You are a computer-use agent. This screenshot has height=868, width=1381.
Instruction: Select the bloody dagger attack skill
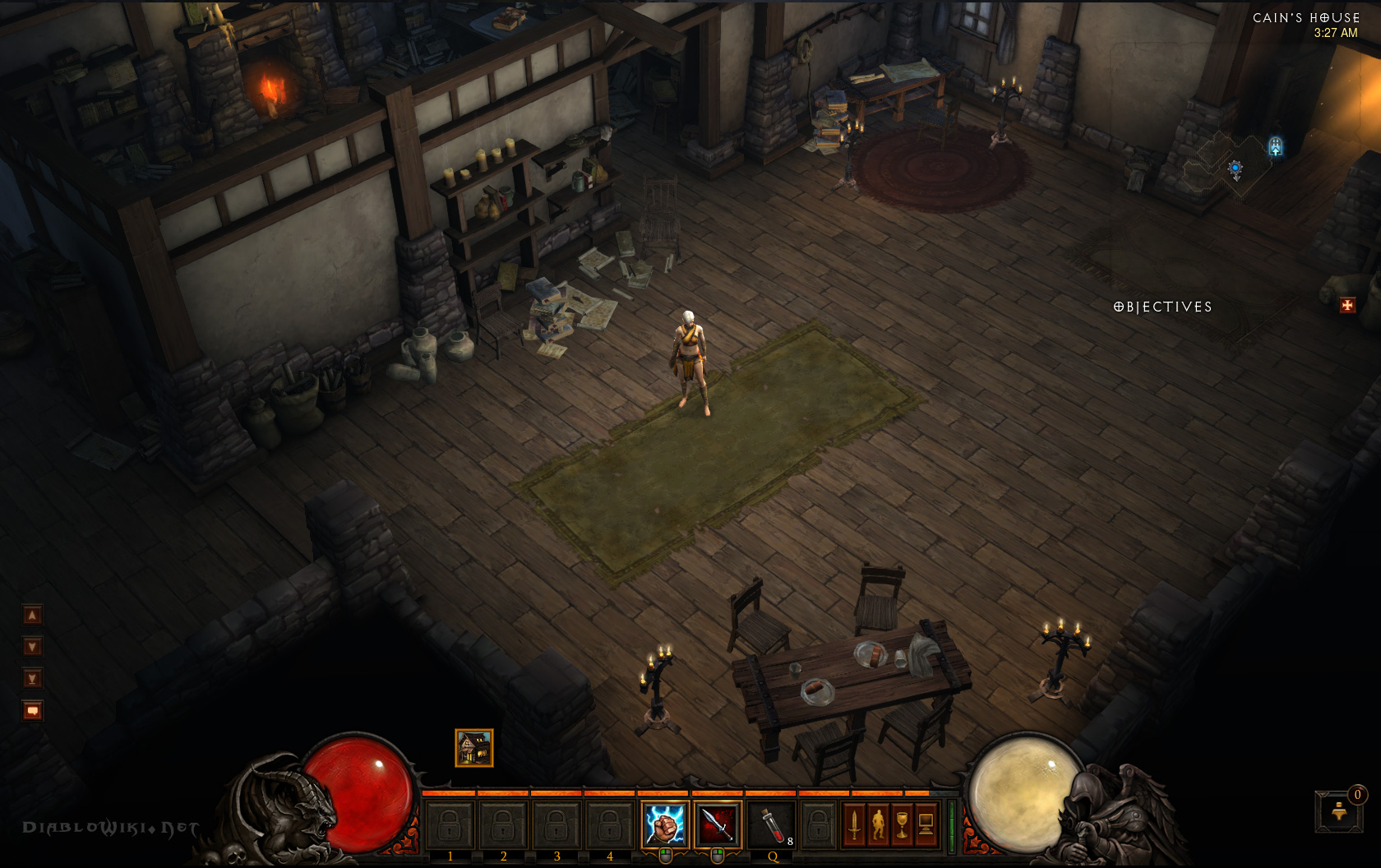[x=717, y=824]
